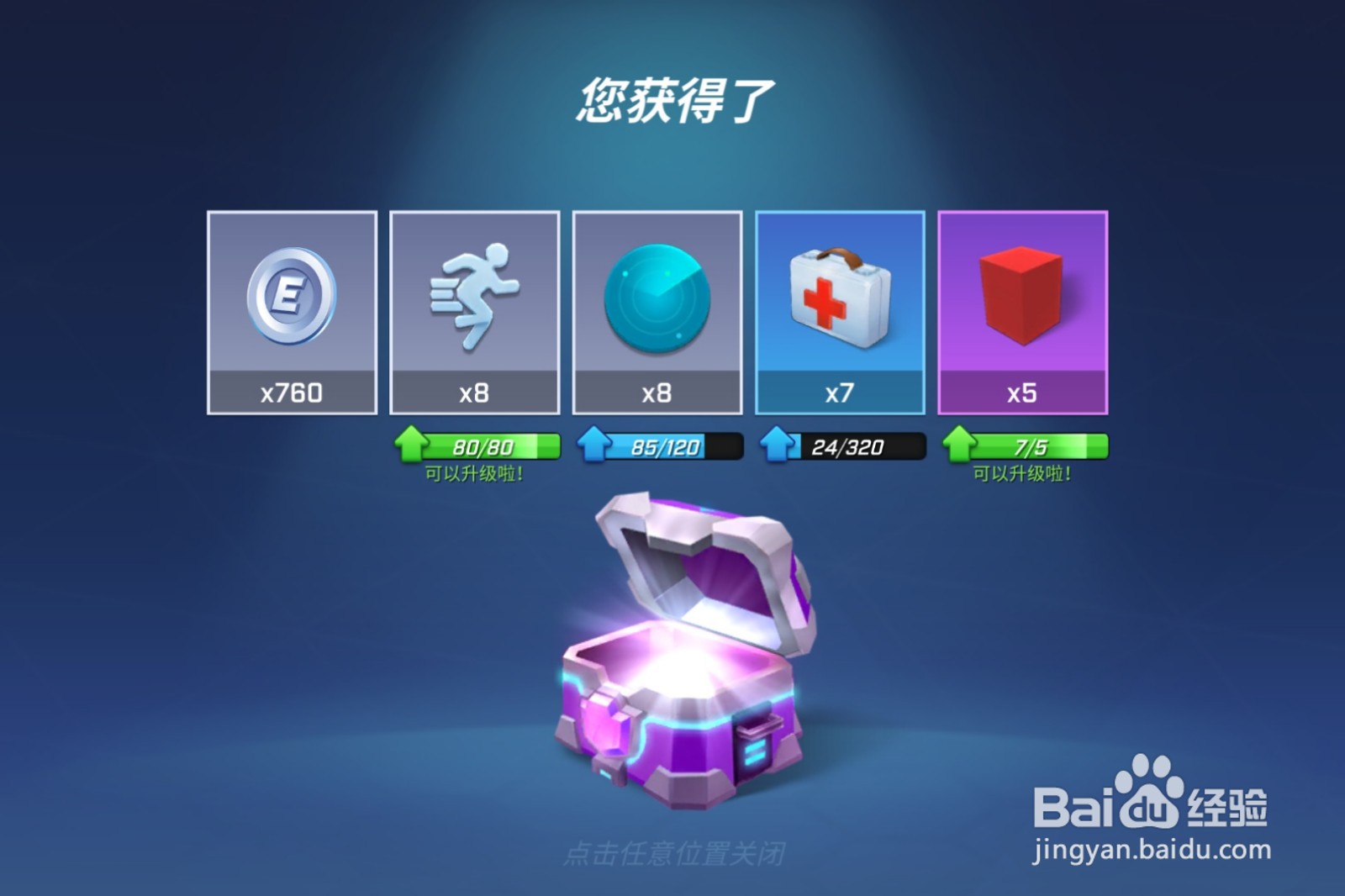Click the green upgrade arrow under the runner item
This screenshot has height=896, width=1345.
(x=409, y=445)
